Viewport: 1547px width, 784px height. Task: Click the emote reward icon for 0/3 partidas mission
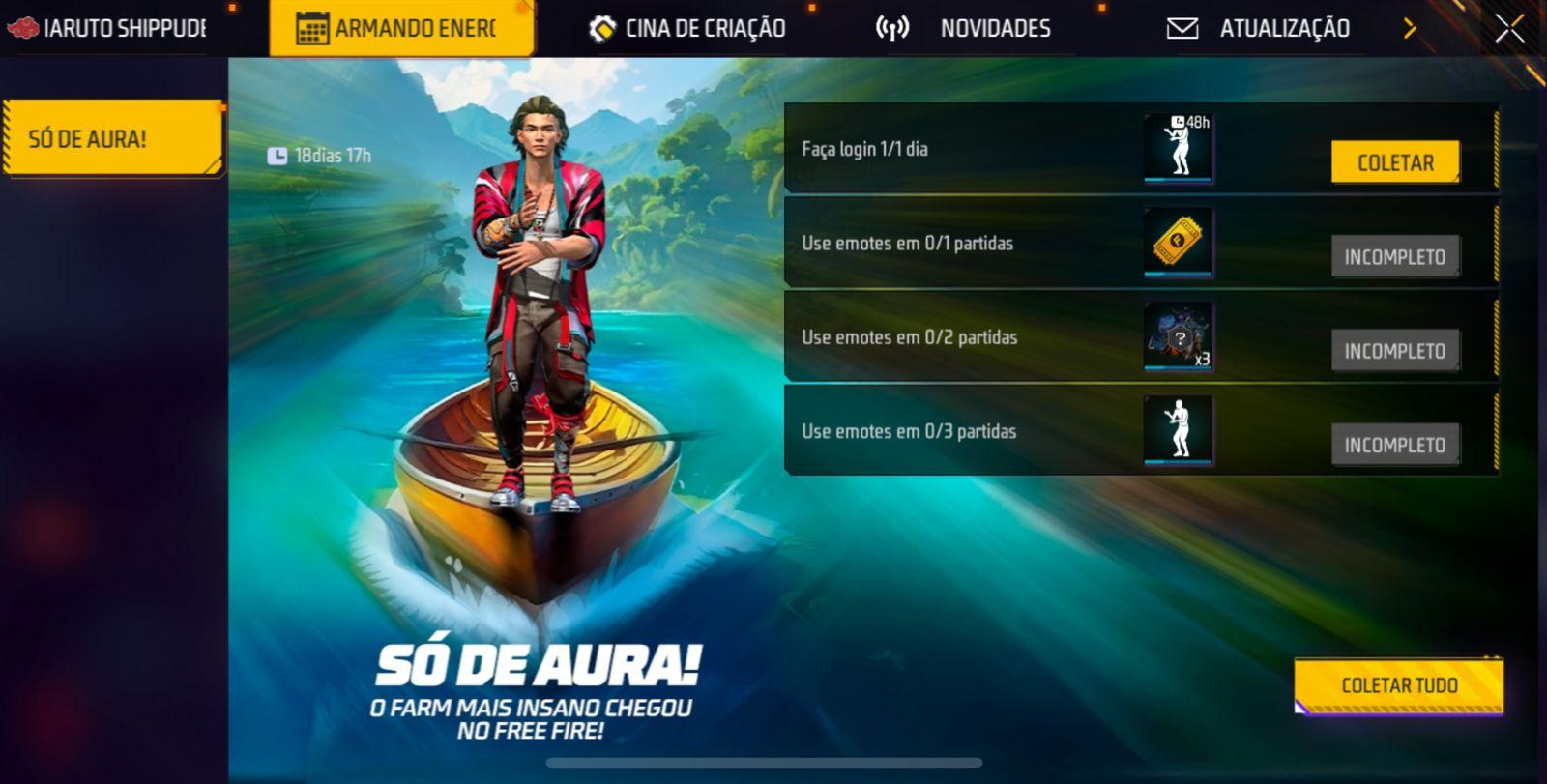(1179, 431)
